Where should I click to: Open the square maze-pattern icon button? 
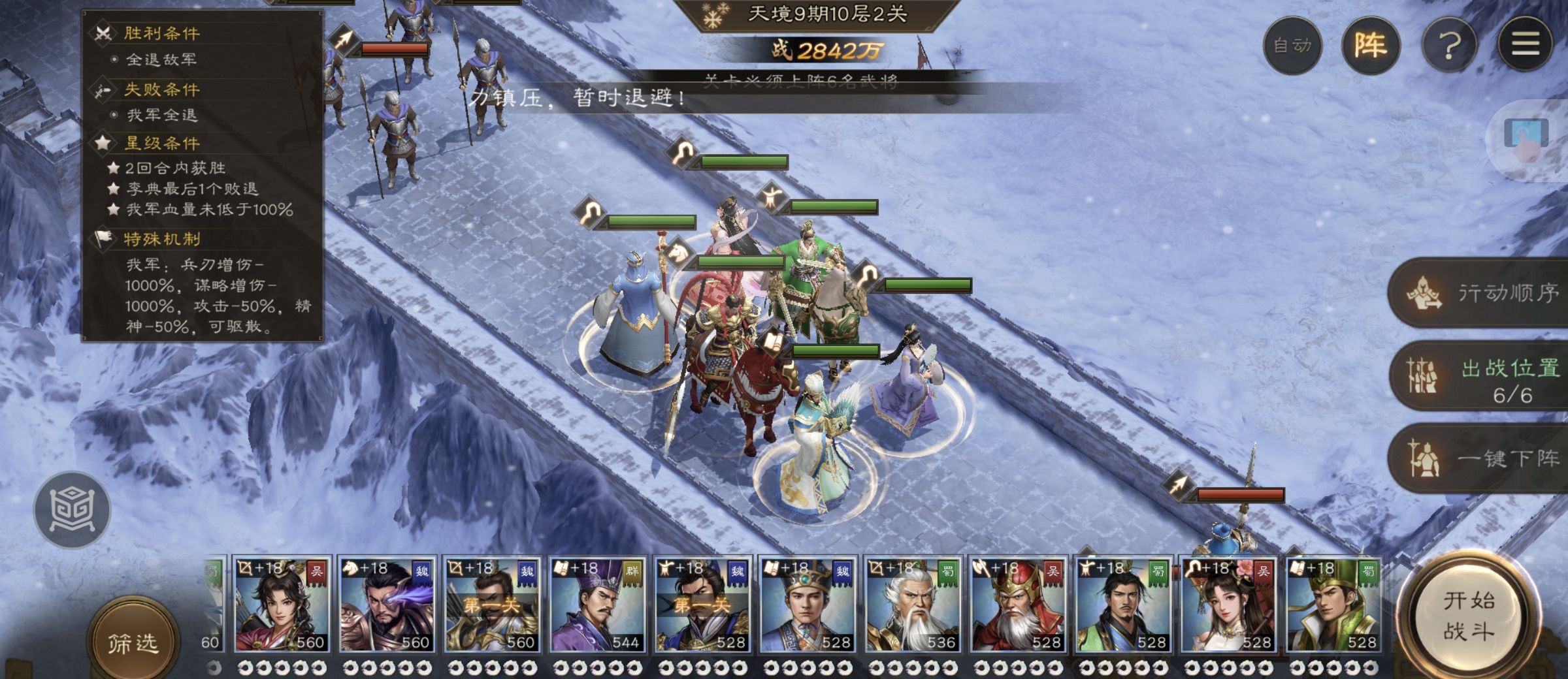coord(73,510)
